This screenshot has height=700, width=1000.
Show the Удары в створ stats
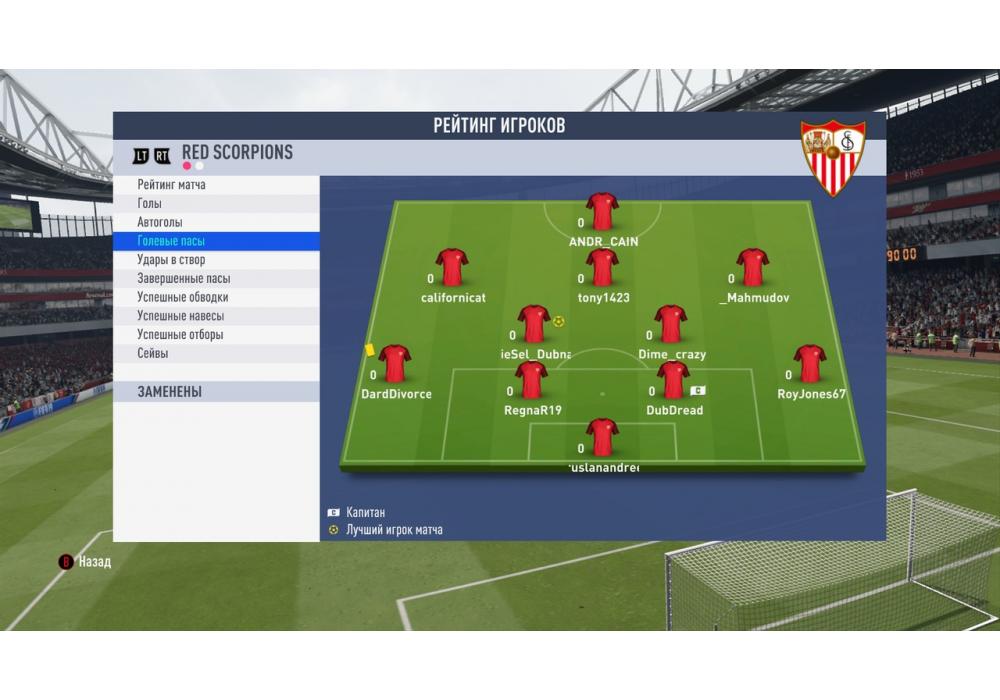171,260
